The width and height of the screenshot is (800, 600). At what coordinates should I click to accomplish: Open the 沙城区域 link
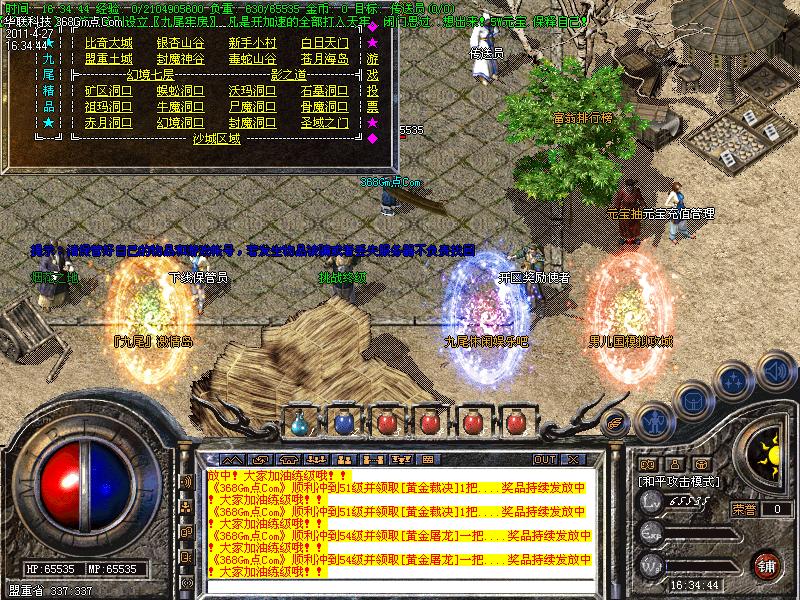[216, 139]
